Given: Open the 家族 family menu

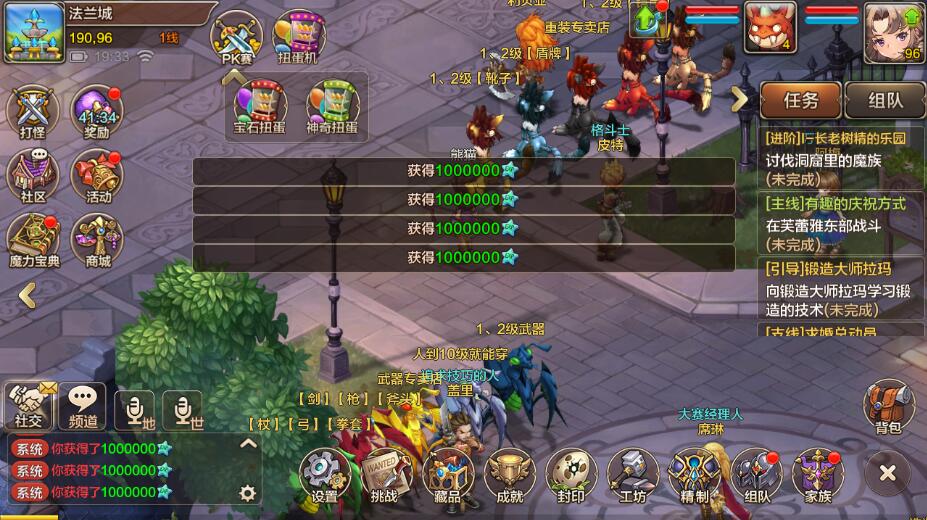Looking at the screenshot, I should tap(817, 473).
